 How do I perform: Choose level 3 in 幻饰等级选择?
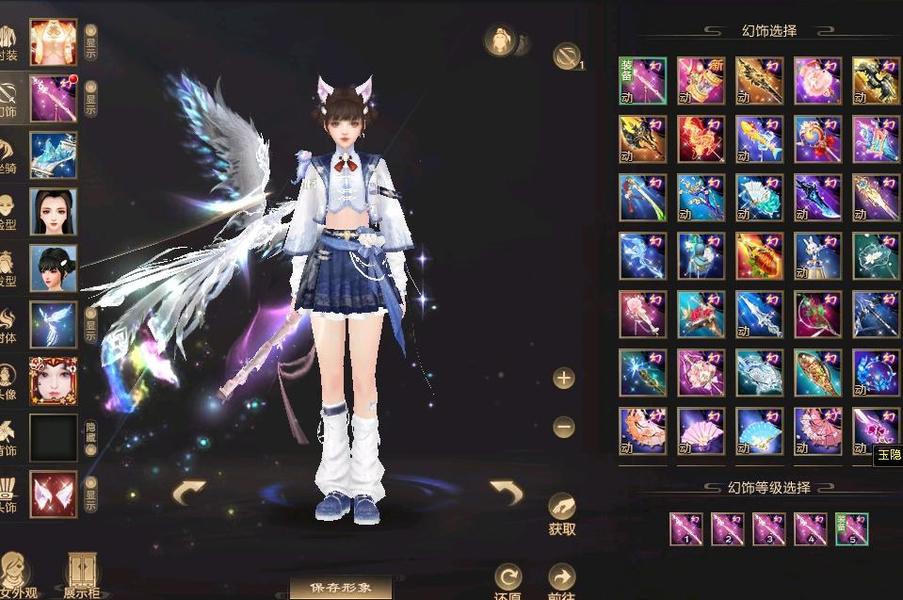click(769, 529)
